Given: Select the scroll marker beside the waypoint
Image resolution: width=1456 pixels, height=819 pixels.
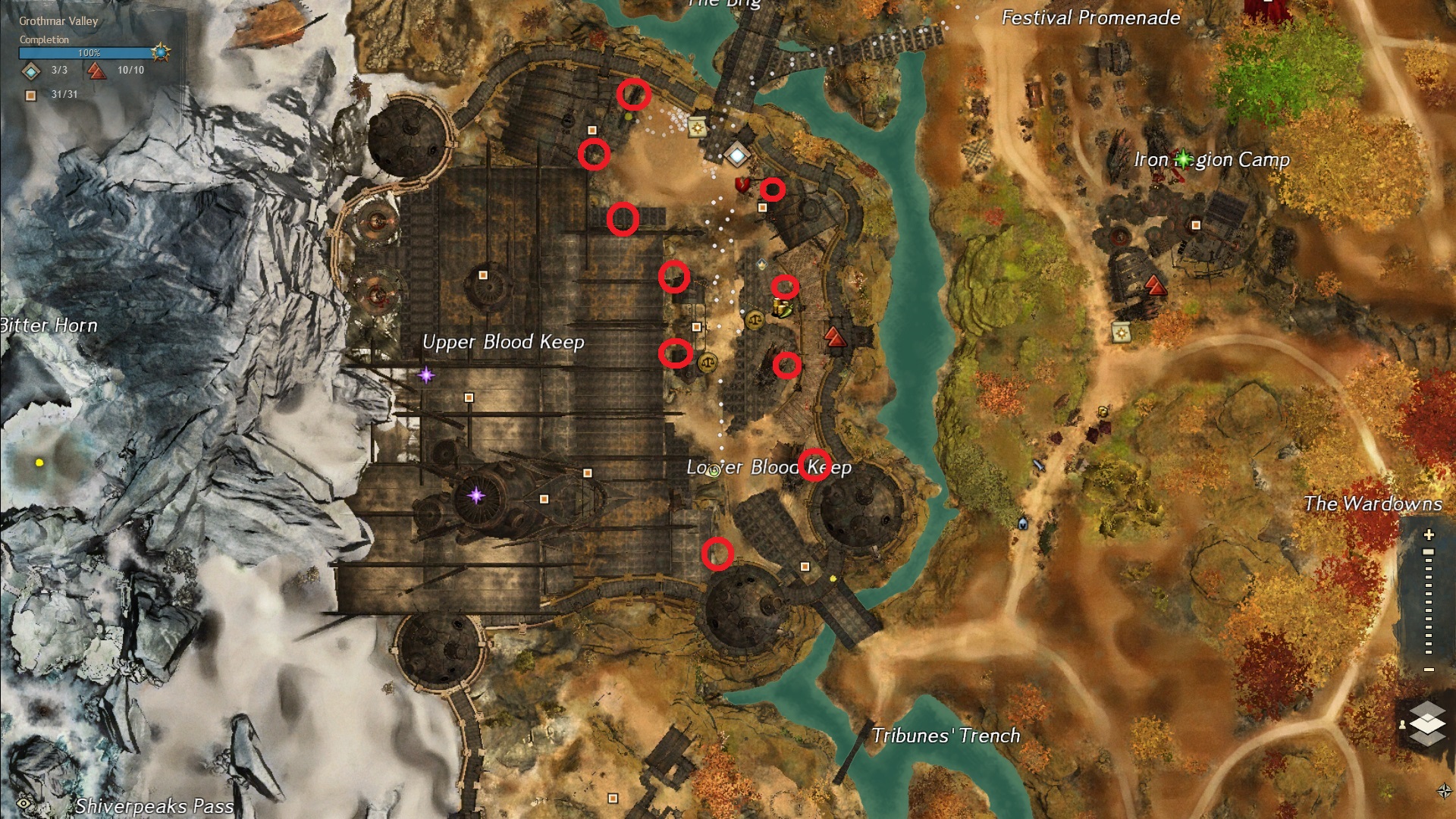Looking at the screenshot, I should point(697,127).
